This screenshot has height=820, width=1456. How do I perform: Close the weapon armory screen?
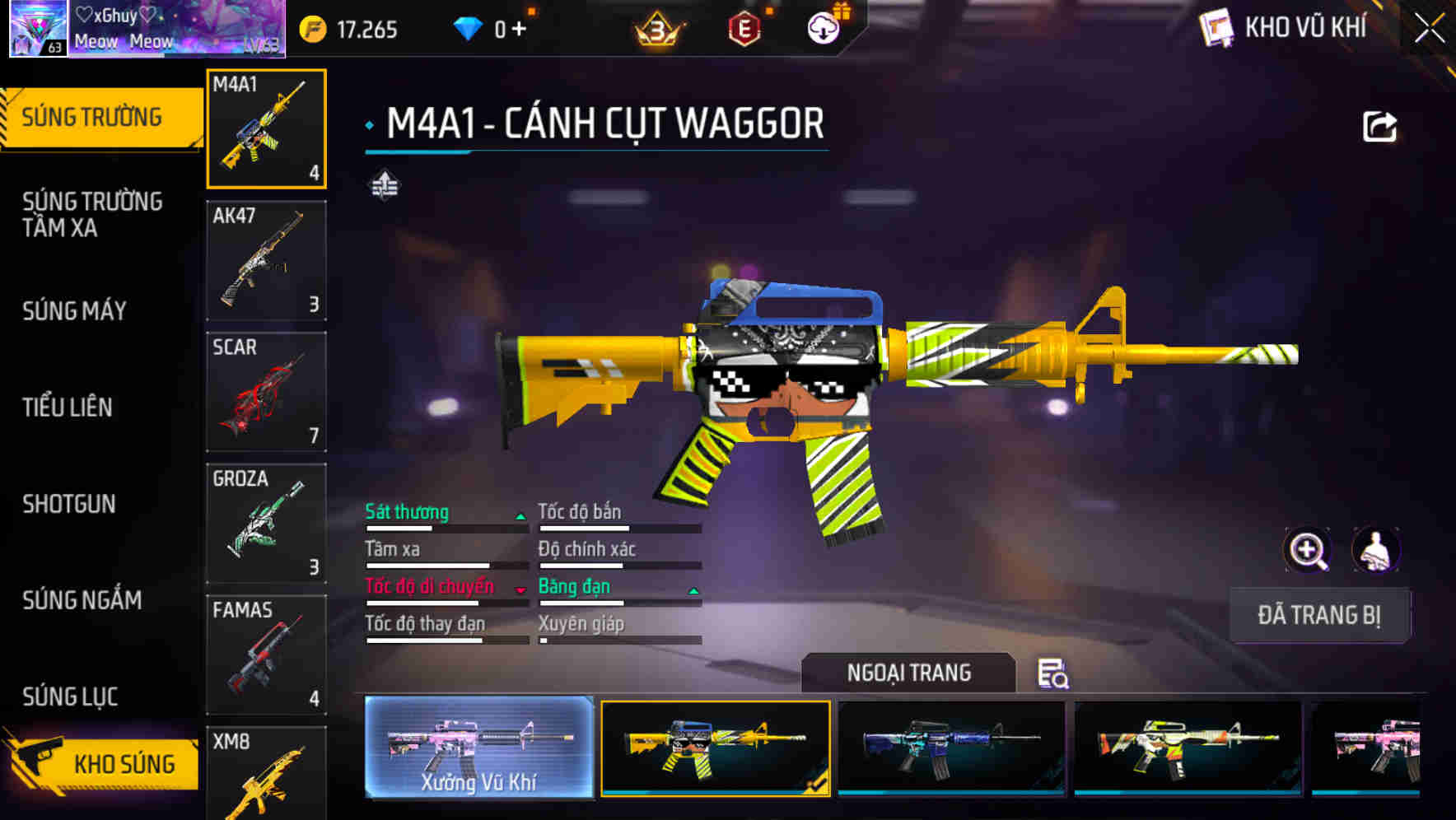pyautogui.click(x=1430, y=28)
